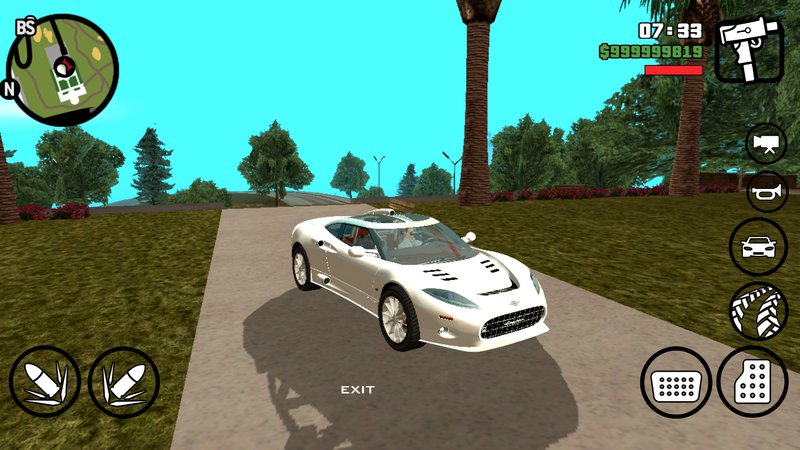Tap the EXIT vehicle label
Screen dimensions: 800x450
pyautogui.click(x=357, y=389)
